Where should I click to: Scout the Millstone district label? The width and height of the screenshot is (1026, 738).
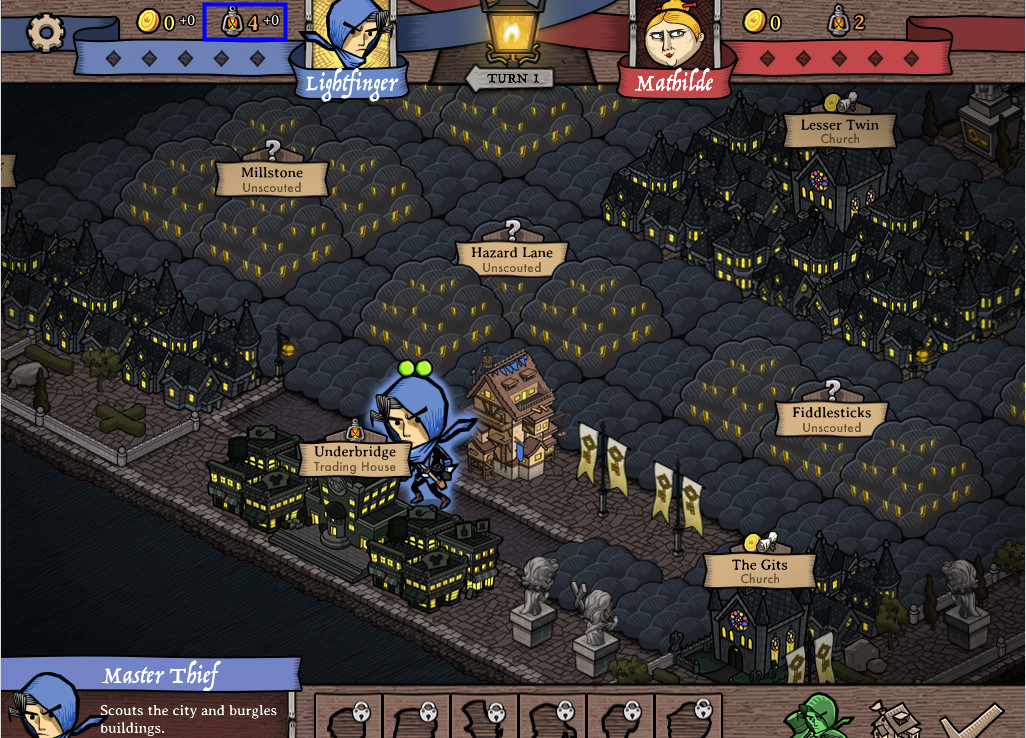point(272,179)
